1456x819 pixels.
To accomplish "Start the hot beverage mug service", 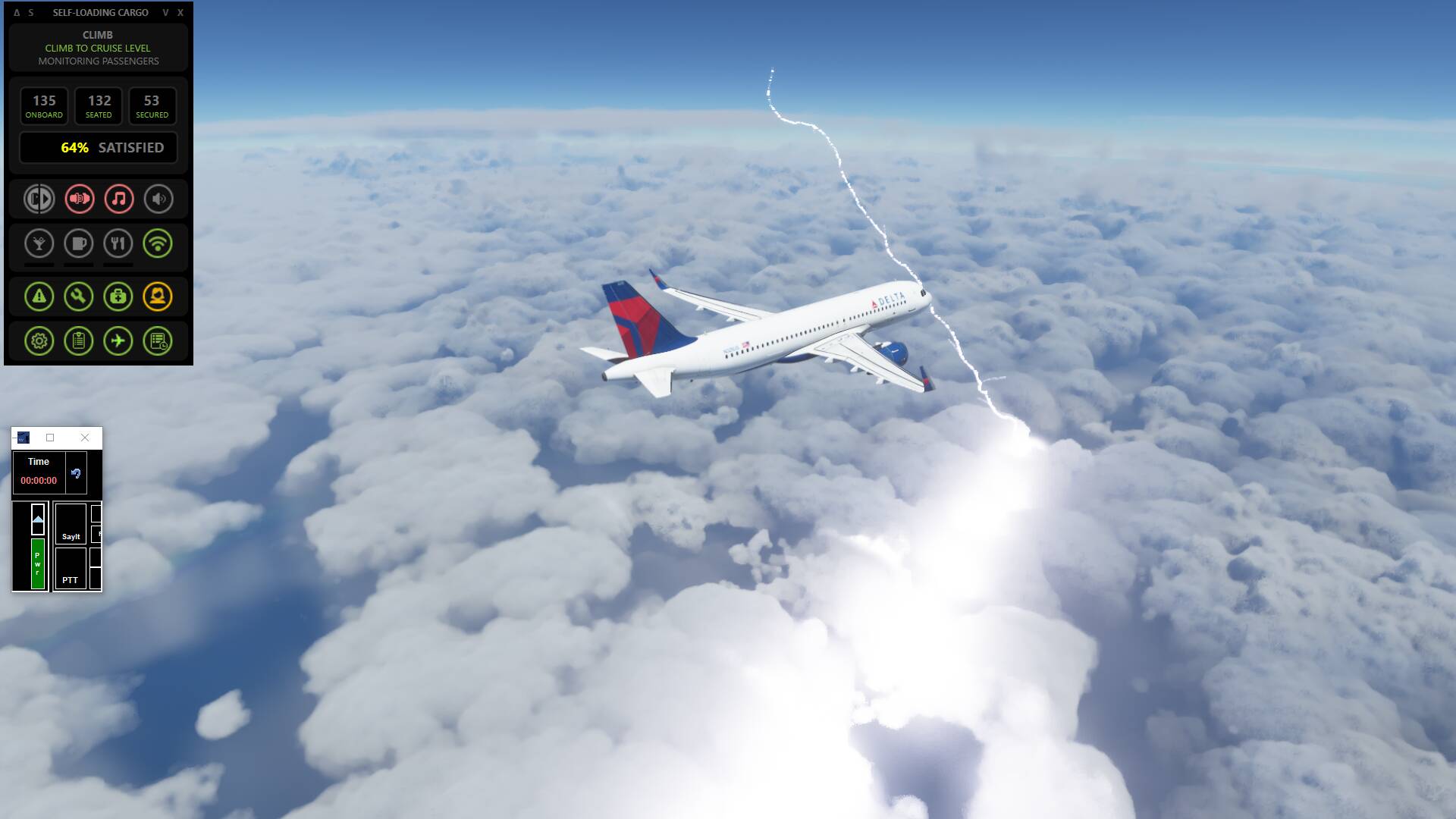I will [x=79, y=243].
